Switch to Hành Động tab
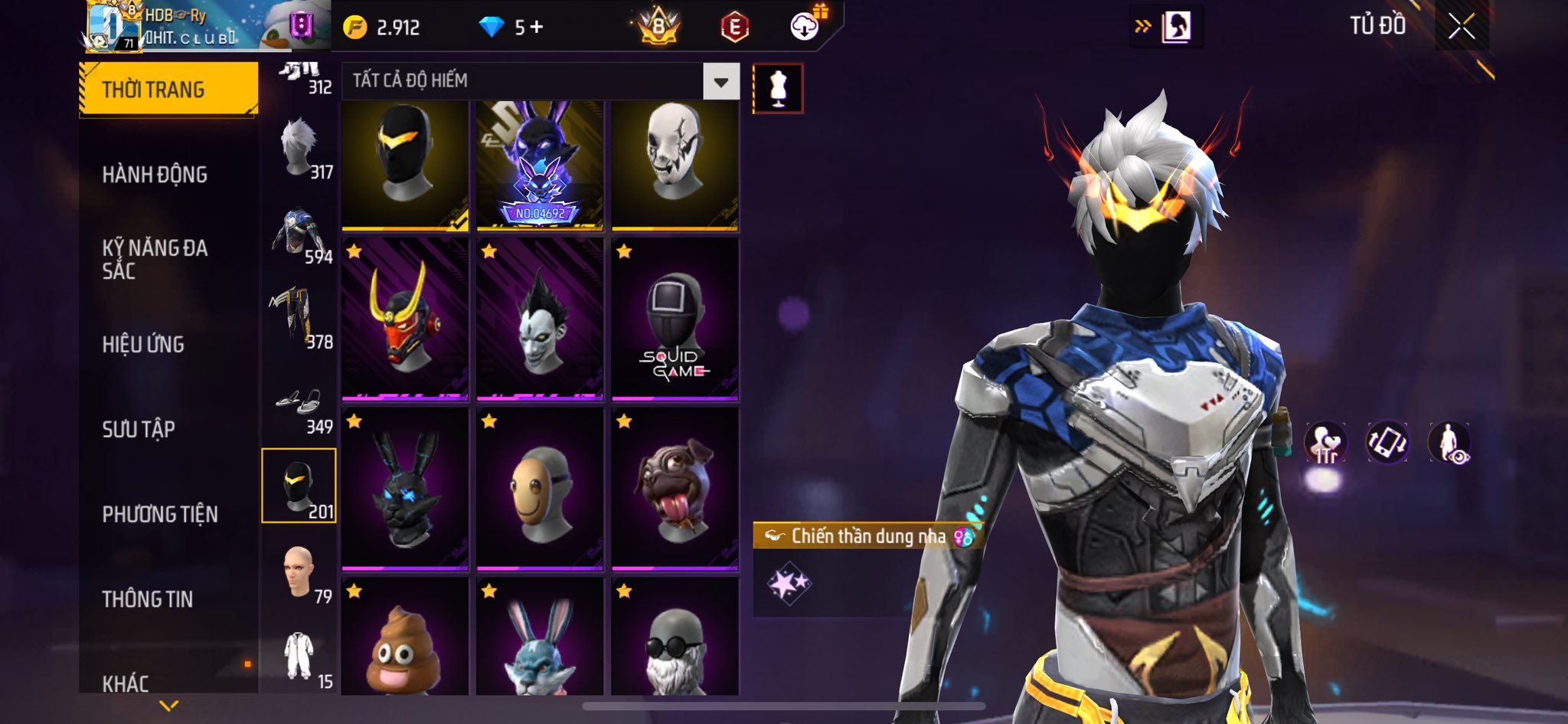1568x724 pixels. (155, 175)
